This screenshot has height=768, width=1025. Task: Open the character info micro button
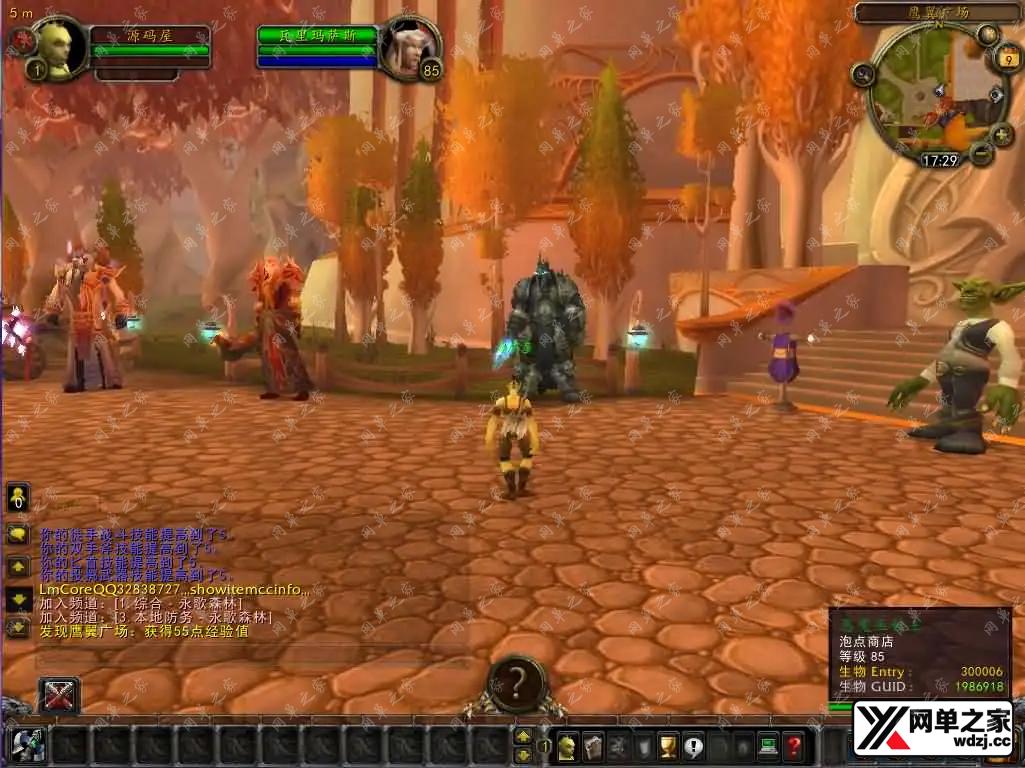[x=567, y=745]
